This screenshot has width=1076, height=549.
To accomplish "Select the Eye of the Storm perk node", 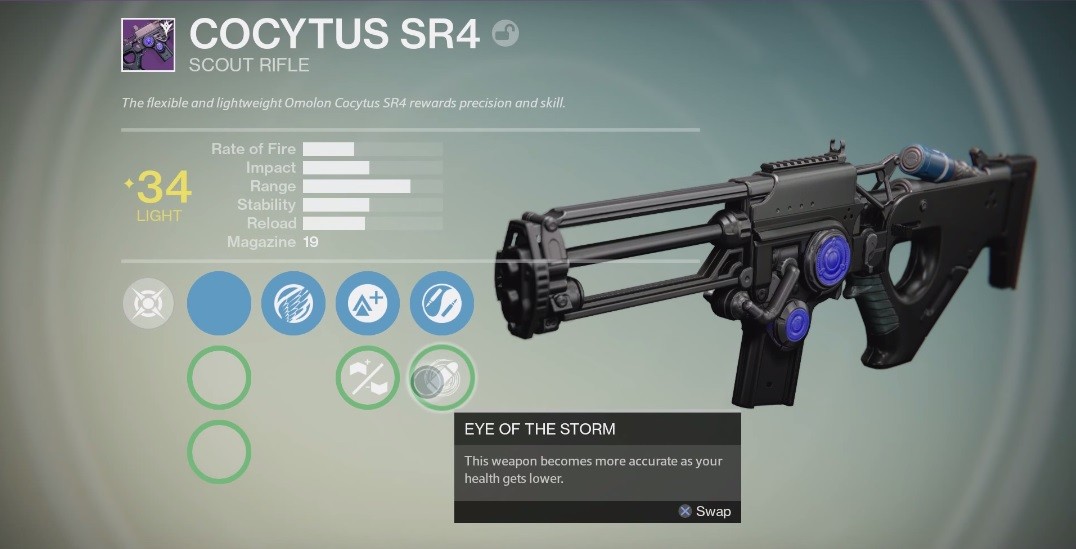I will point(441,378).
